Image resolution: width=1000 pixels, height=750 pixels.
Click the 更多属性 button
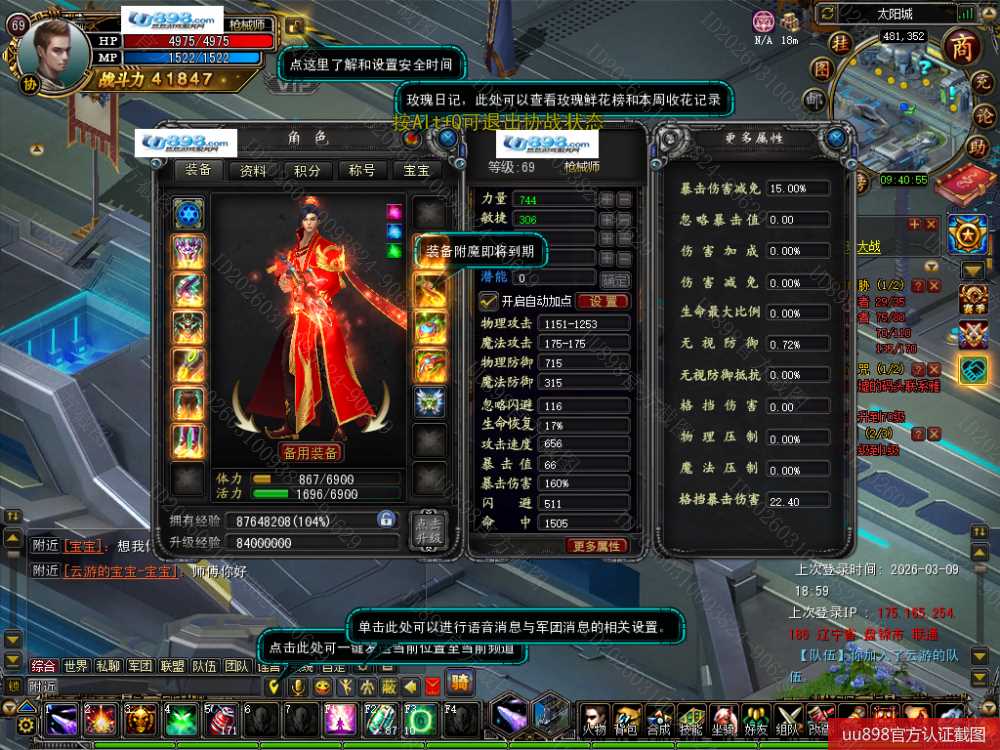(598, 546)
